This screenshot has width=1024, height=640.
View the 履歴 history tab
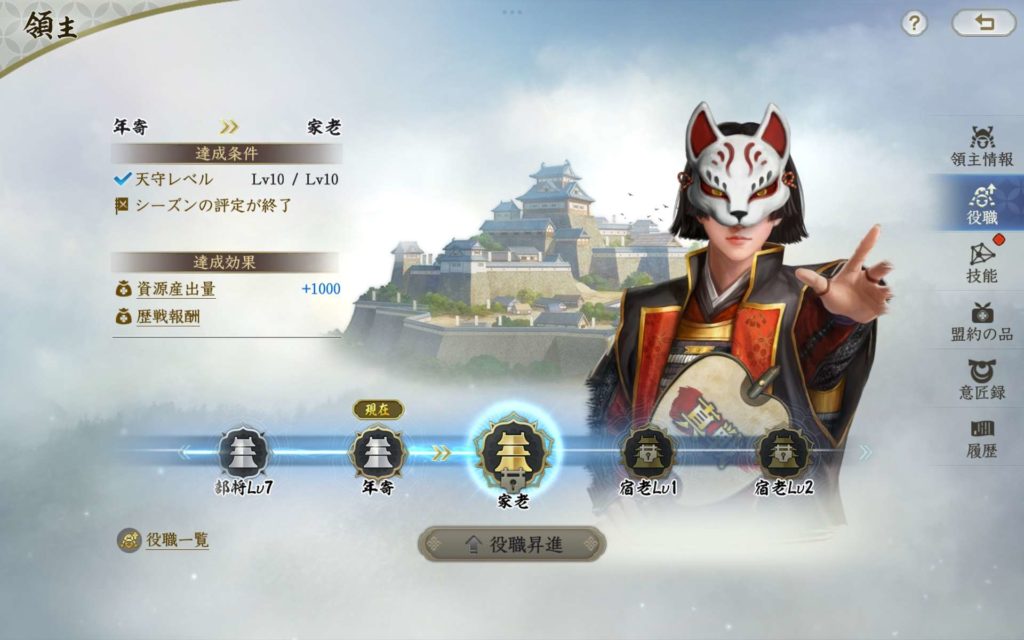pyautogui.click(x=981, y=437)
